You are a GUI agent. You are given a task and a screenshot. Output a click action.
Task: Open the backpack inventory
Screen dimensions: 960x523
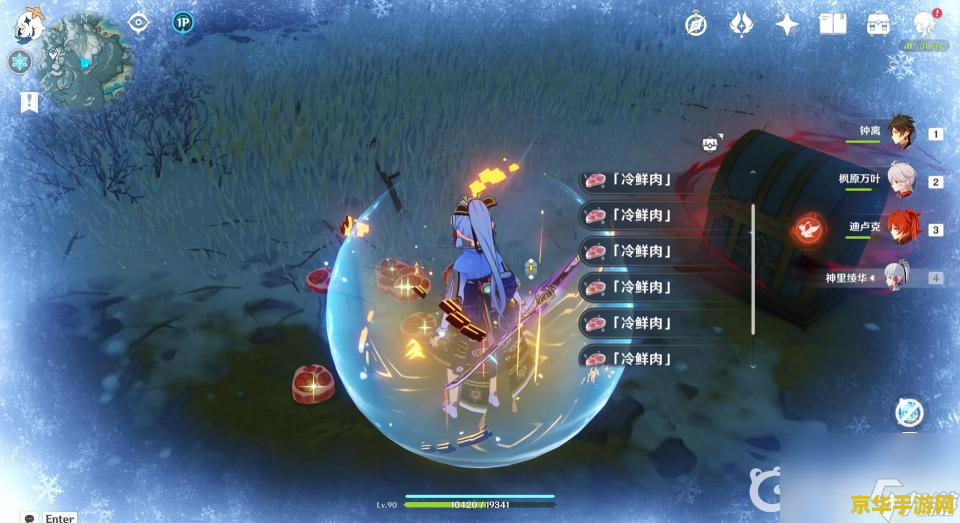879,24
